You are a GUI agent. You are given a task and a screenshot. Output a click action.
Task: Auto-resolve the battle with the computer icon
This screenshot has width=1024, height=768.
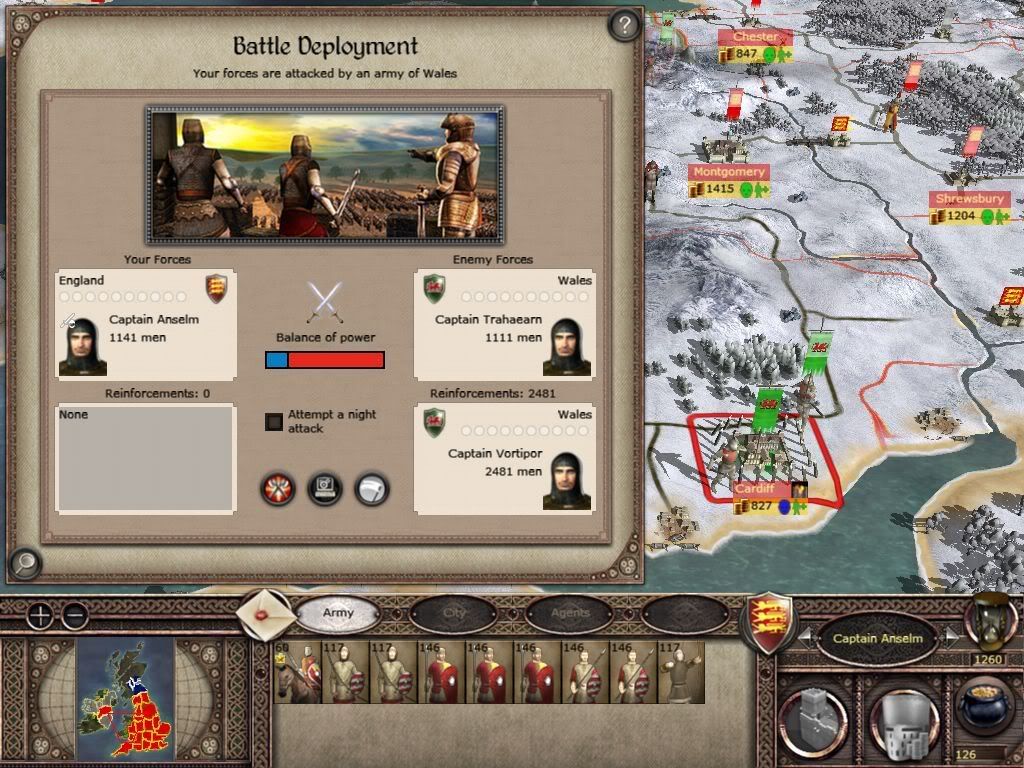(325, 489)
